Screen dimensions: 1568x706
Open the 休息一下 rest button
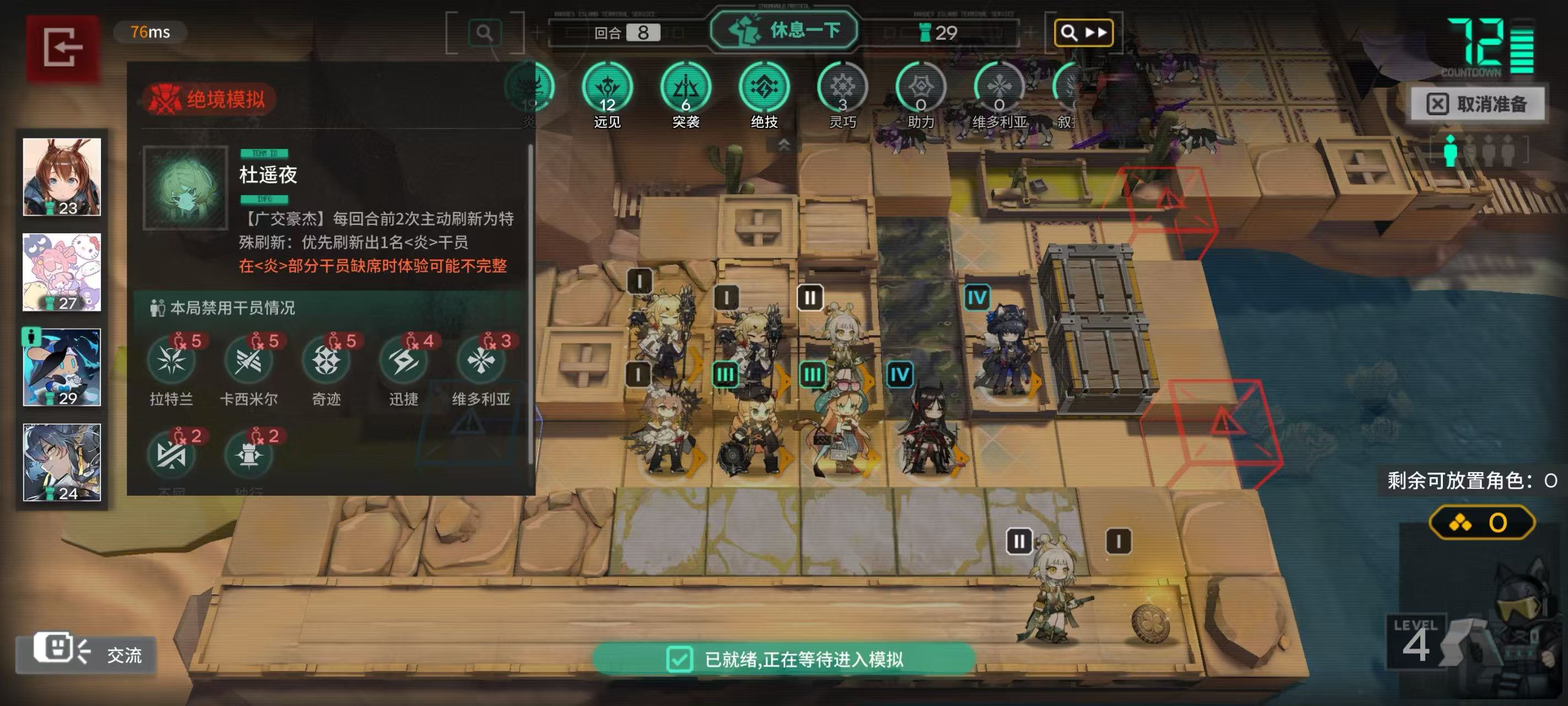pos(784,30)
